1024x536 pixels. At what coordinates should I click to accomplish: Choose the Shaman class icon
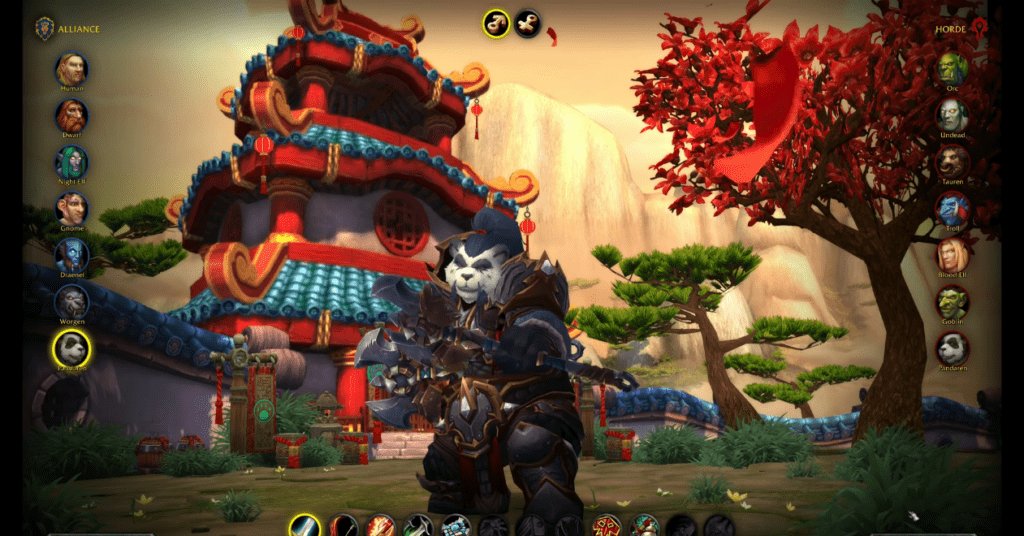(x=605, y=526)
